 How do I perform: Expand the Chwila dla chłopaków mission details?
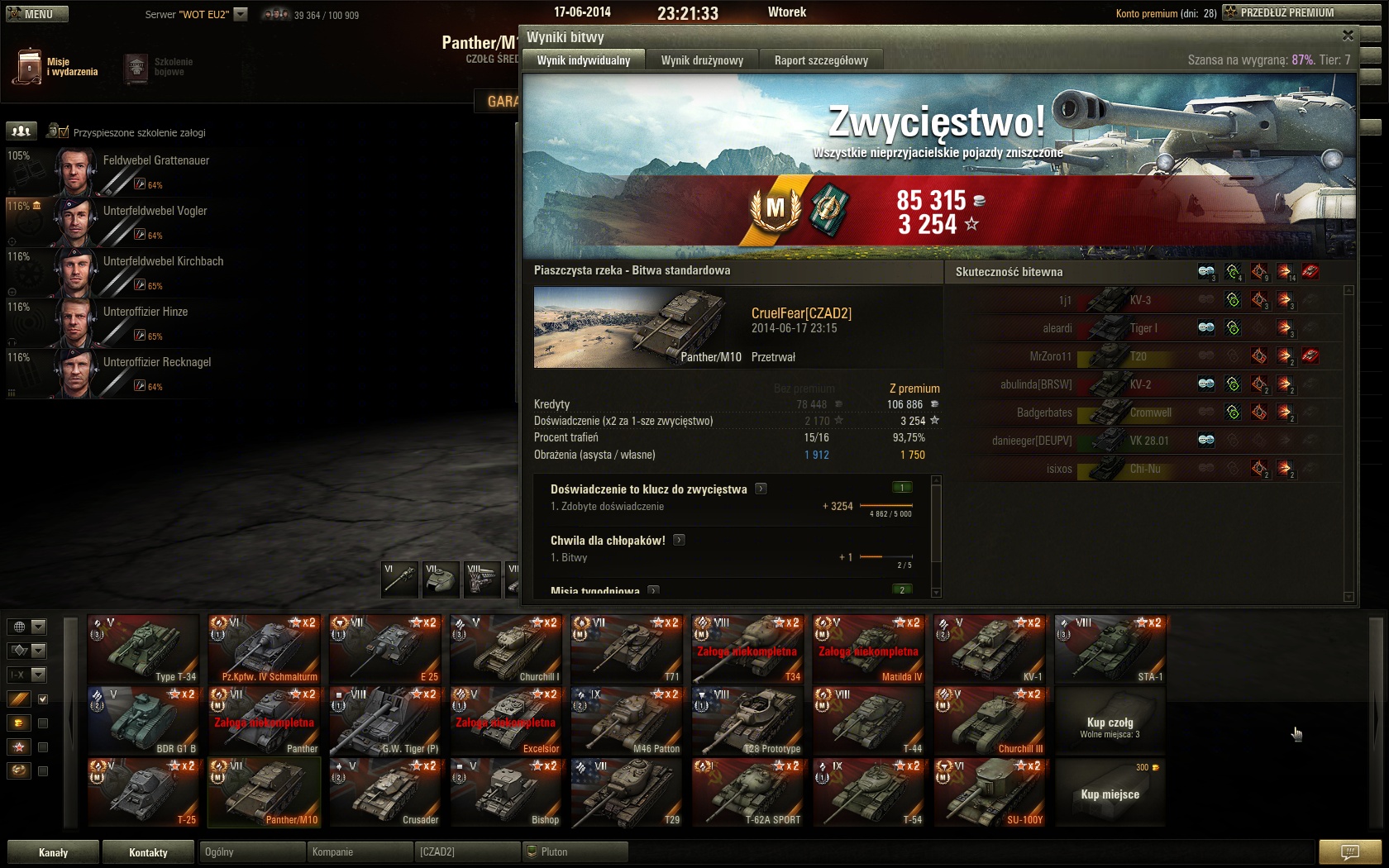[x=679, y=540]
